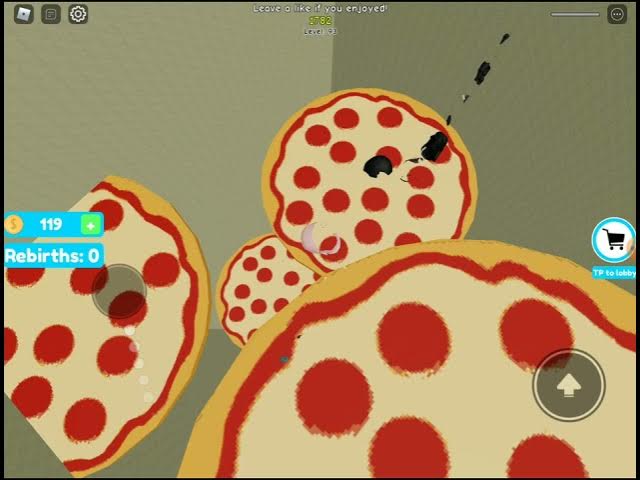Open the chat panel icon
The height and width of the screenshot is (480, 640).
point(51,14)
